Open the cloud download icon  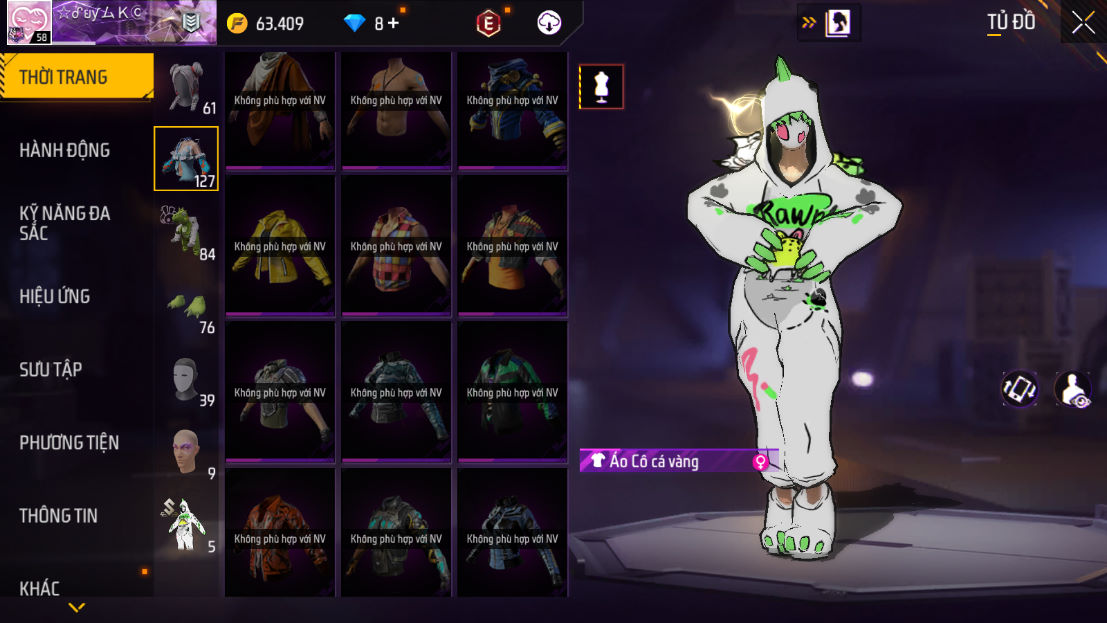coord(549,23)
